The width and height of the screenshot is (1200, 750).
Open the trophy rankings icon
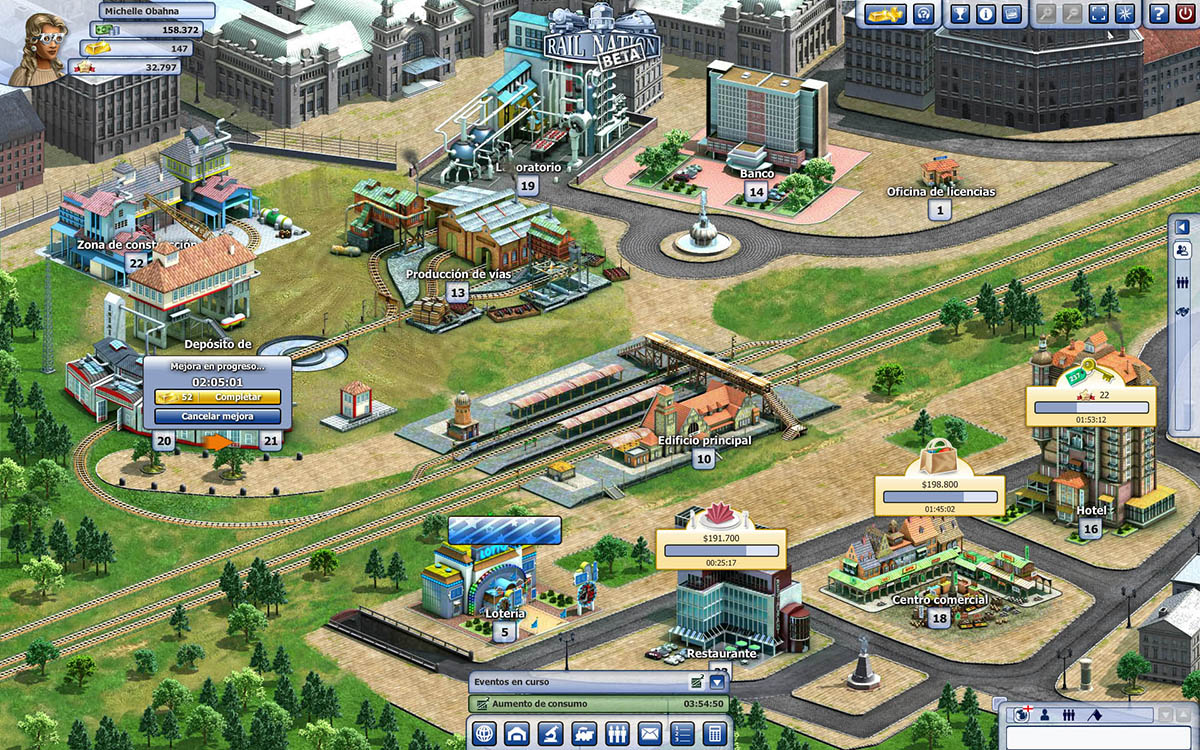pyautogui.click(x=960, y=14)
